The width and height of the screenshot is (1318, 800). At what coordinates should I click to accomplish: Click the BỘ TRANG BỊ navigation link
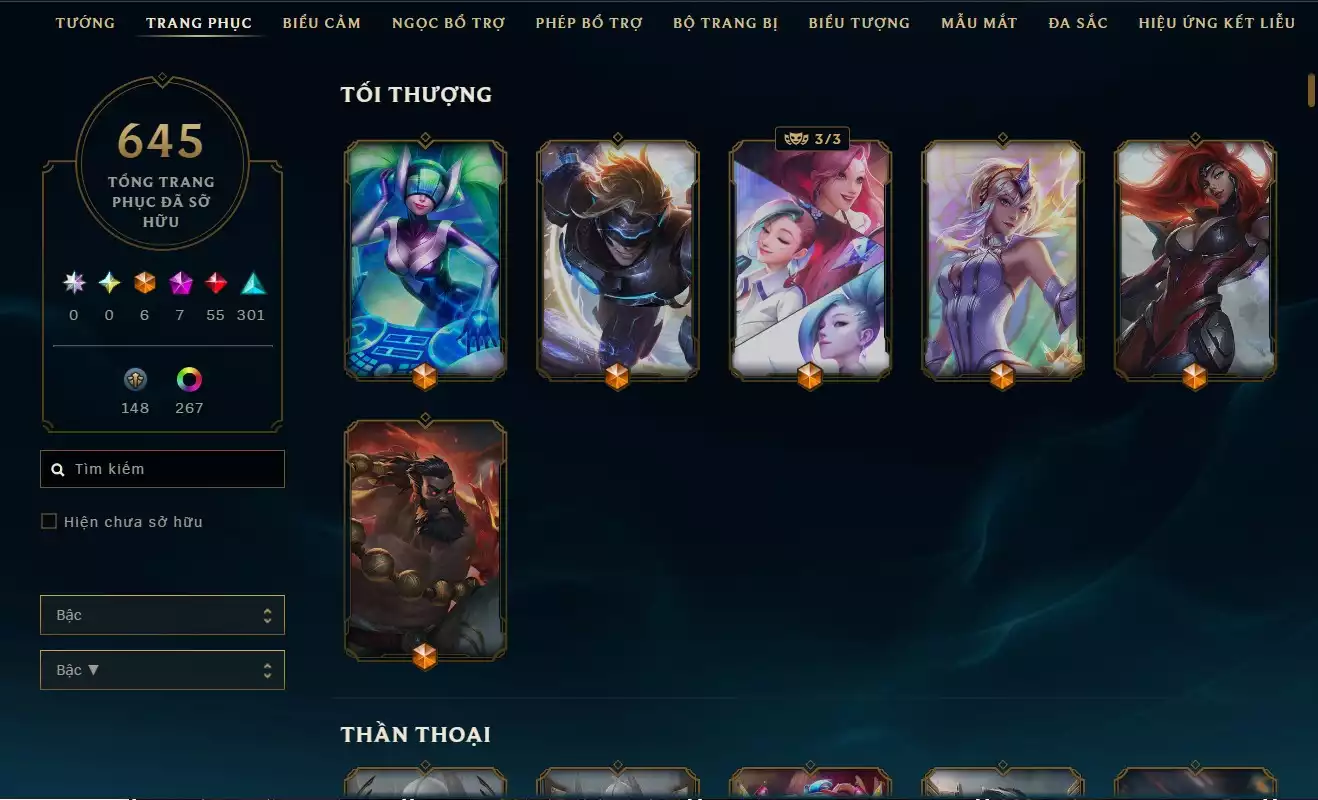coord(726,23)
